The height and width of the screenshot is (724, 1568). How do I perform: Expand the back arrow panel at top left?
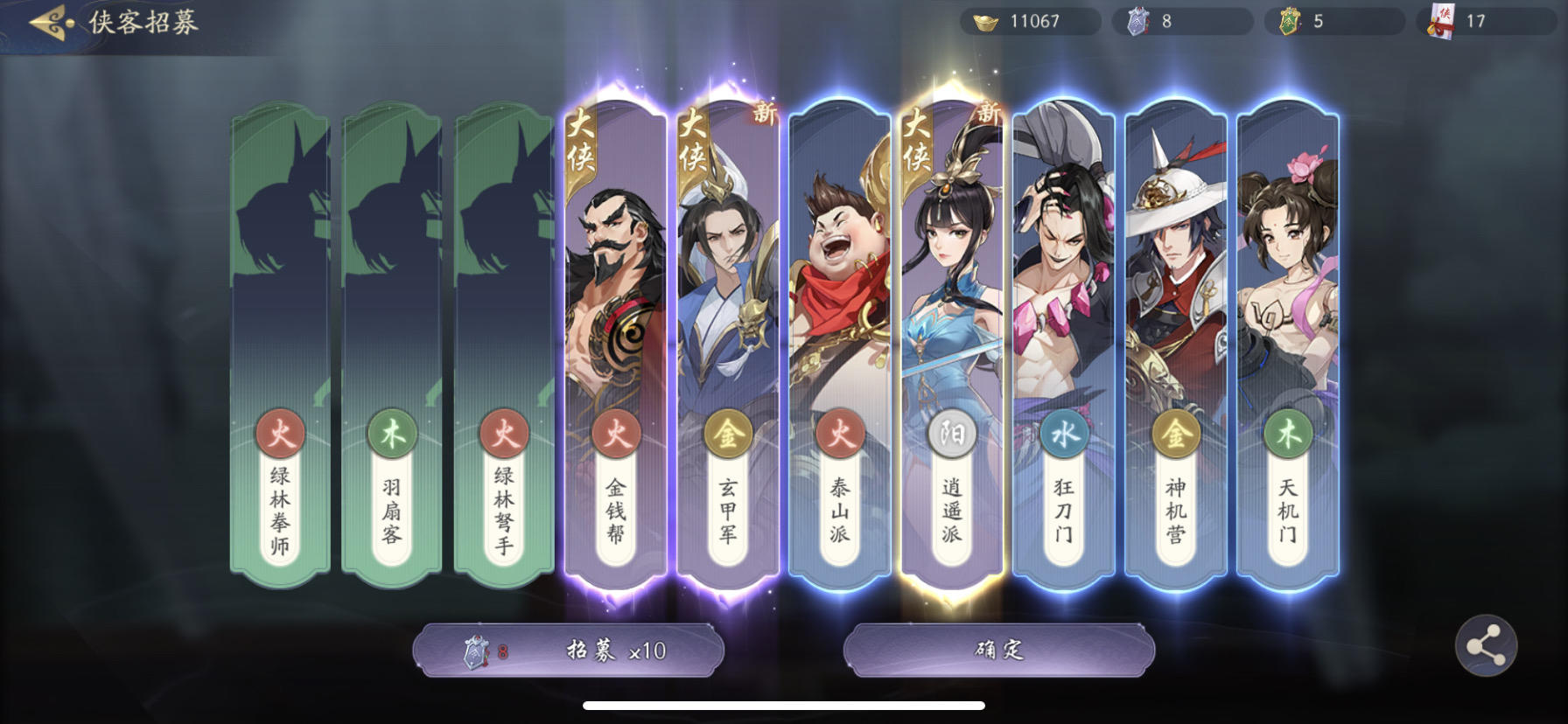tap(45, 21)
